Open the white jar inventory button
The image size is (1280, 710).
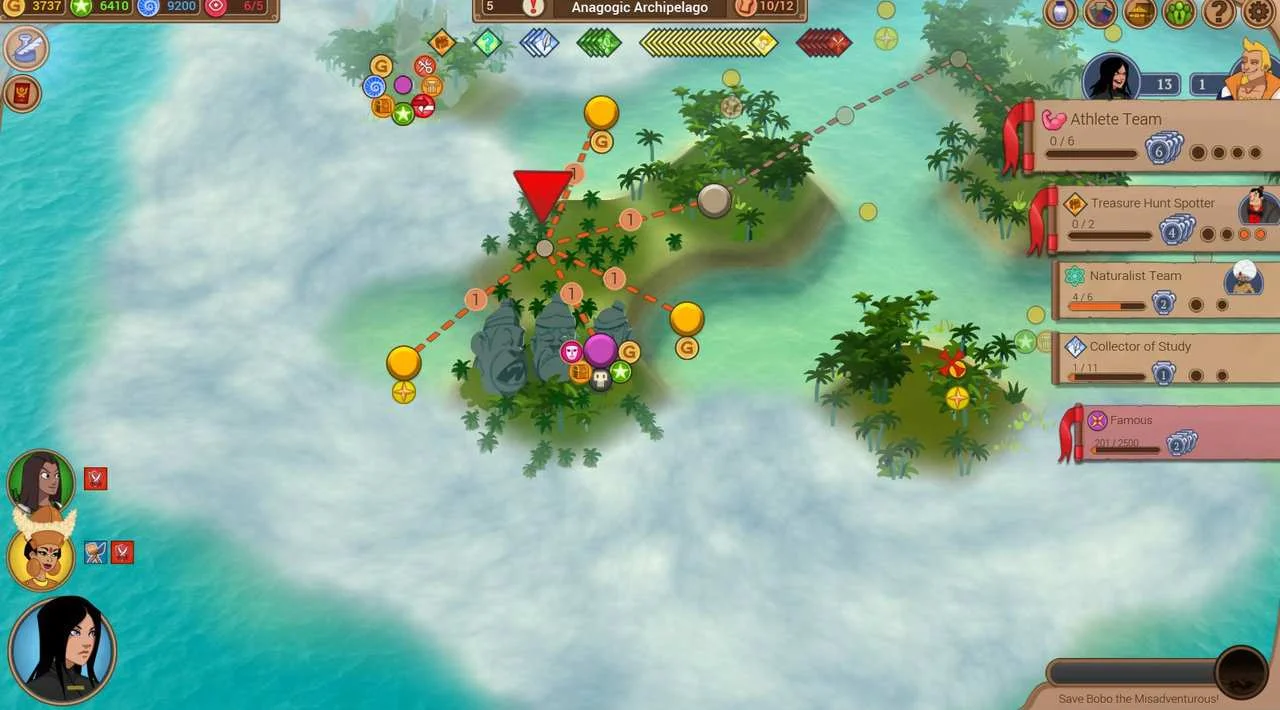coord(1061,13)
